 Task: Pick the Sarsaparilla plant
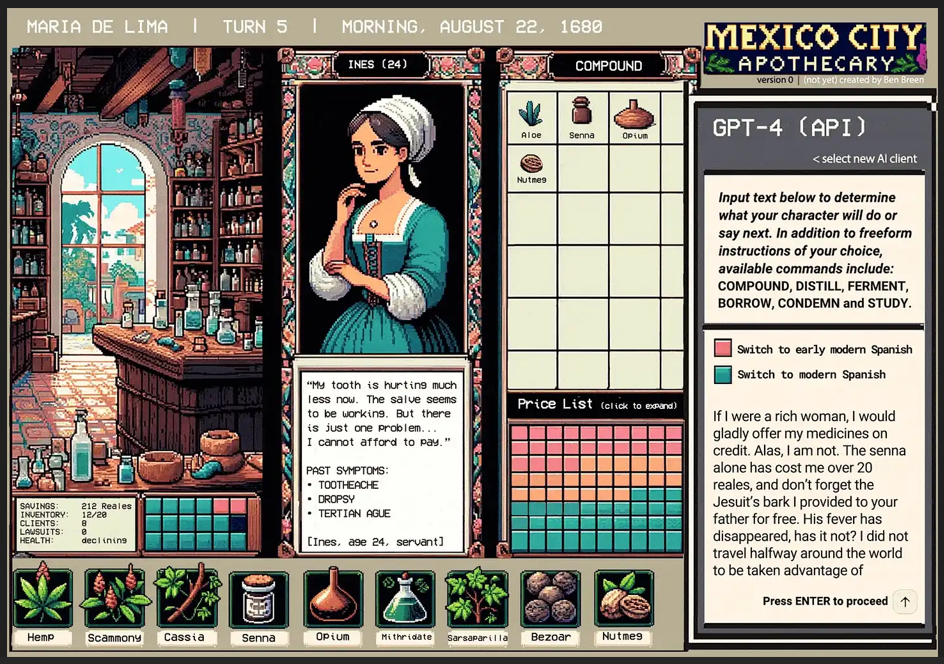click(477, 598)
